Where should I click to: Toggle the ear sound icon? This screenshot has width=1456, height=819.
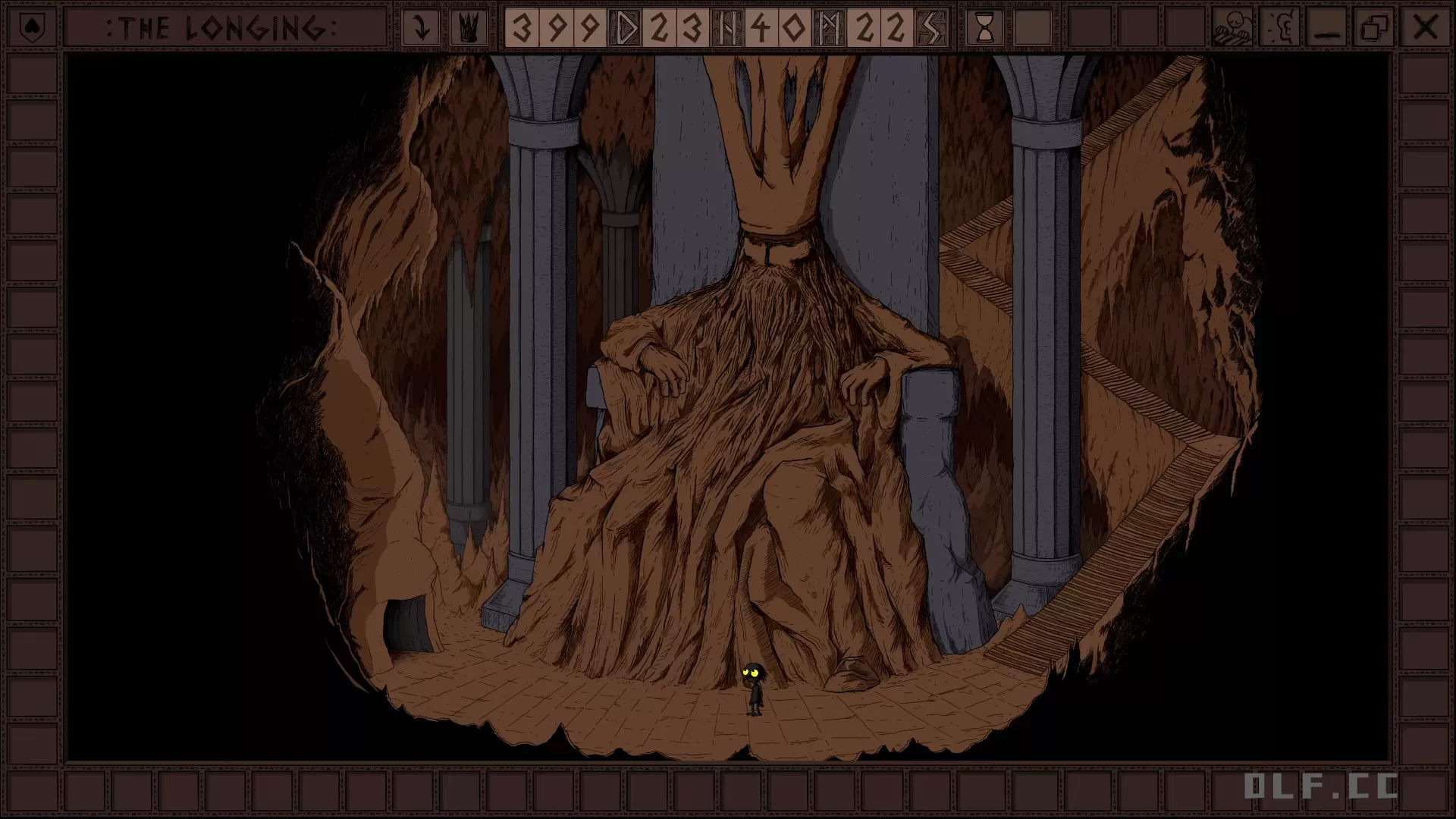coord(1280,28)
